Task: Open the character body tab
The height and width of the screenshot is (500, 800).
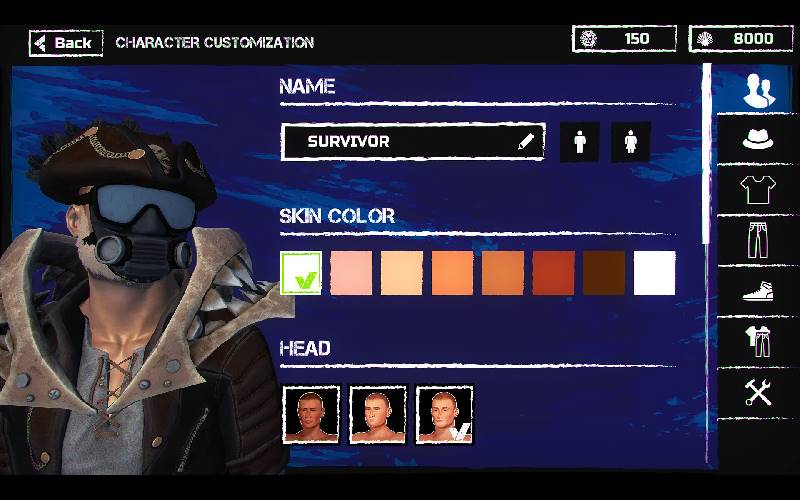Action: coord(758,92)
